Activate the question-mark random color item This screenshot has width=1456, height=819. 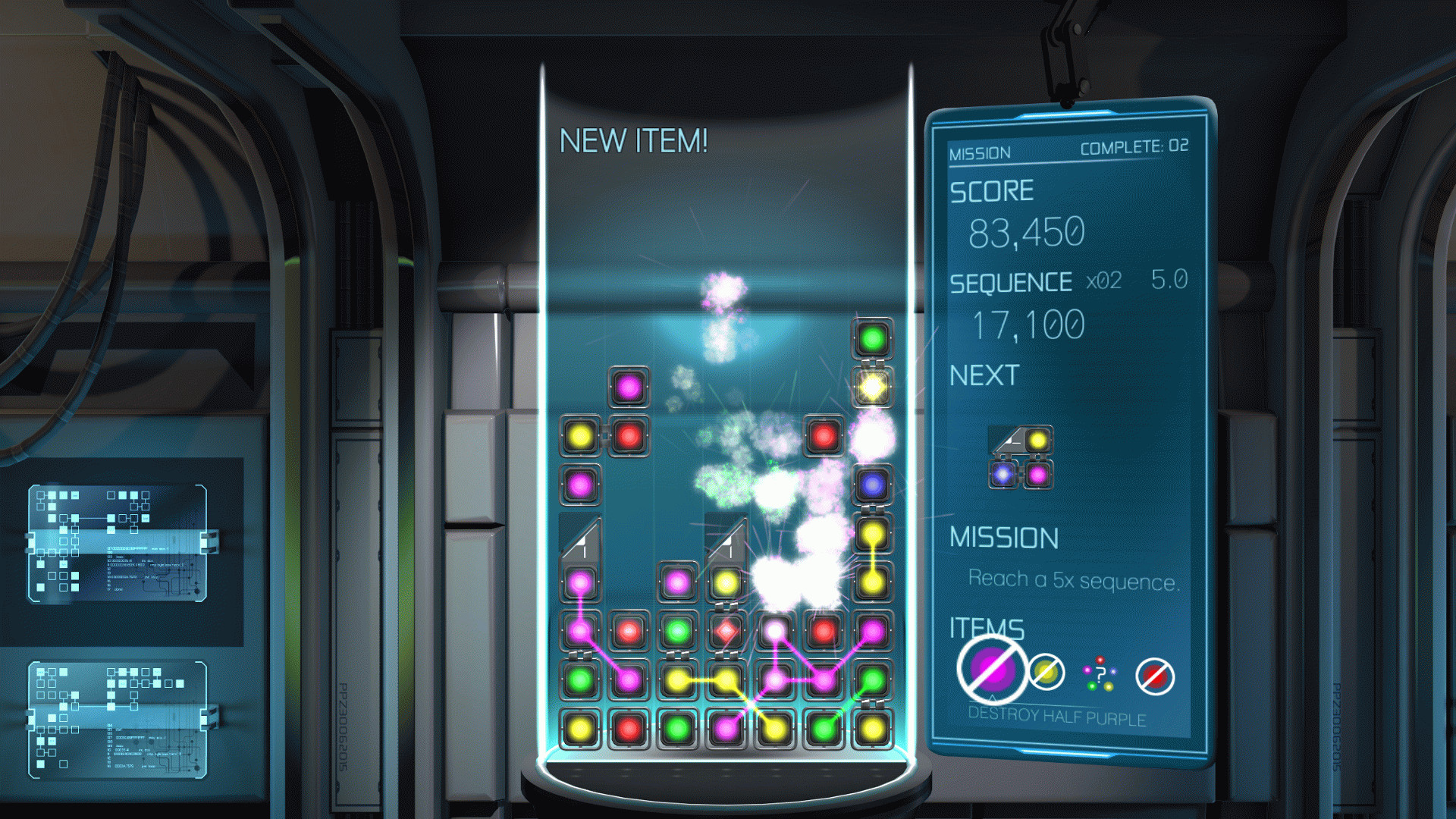tap(1100, 674)
